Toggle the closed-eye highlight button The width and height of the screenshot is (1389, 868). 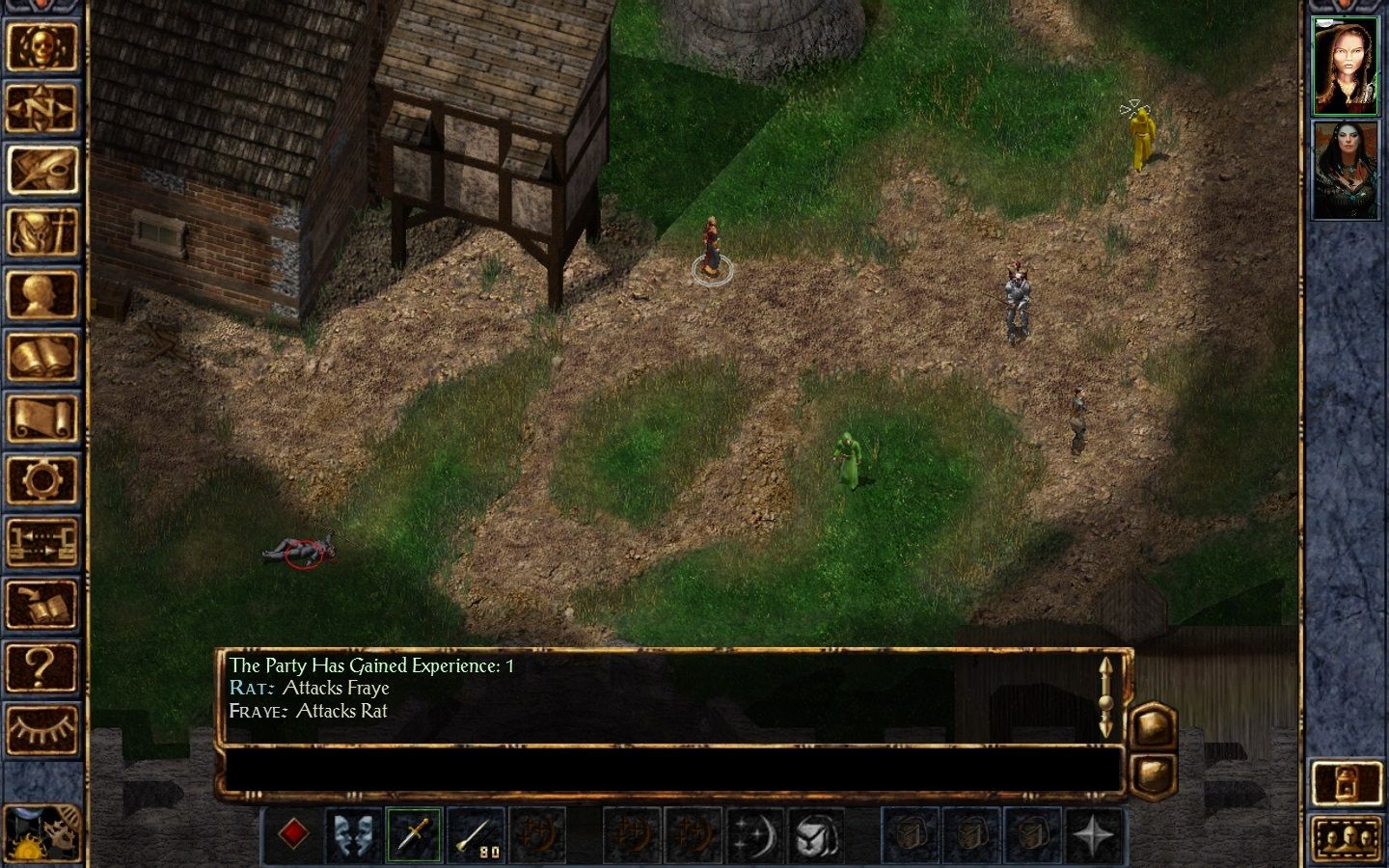click(x=41, y=729)
